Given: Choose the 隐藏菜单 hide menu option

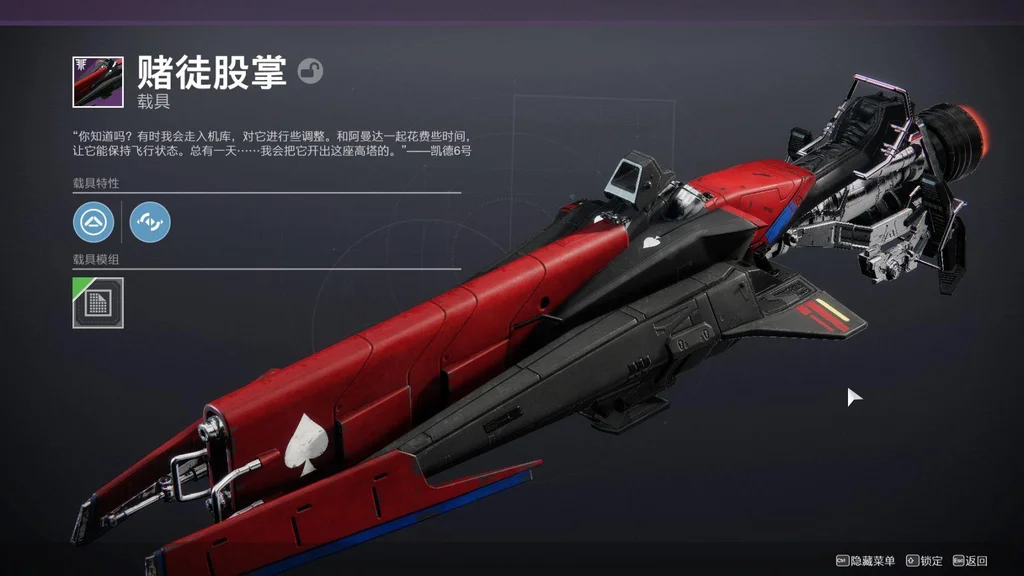Looking at the screenshot, I should [x=866, y=561].
